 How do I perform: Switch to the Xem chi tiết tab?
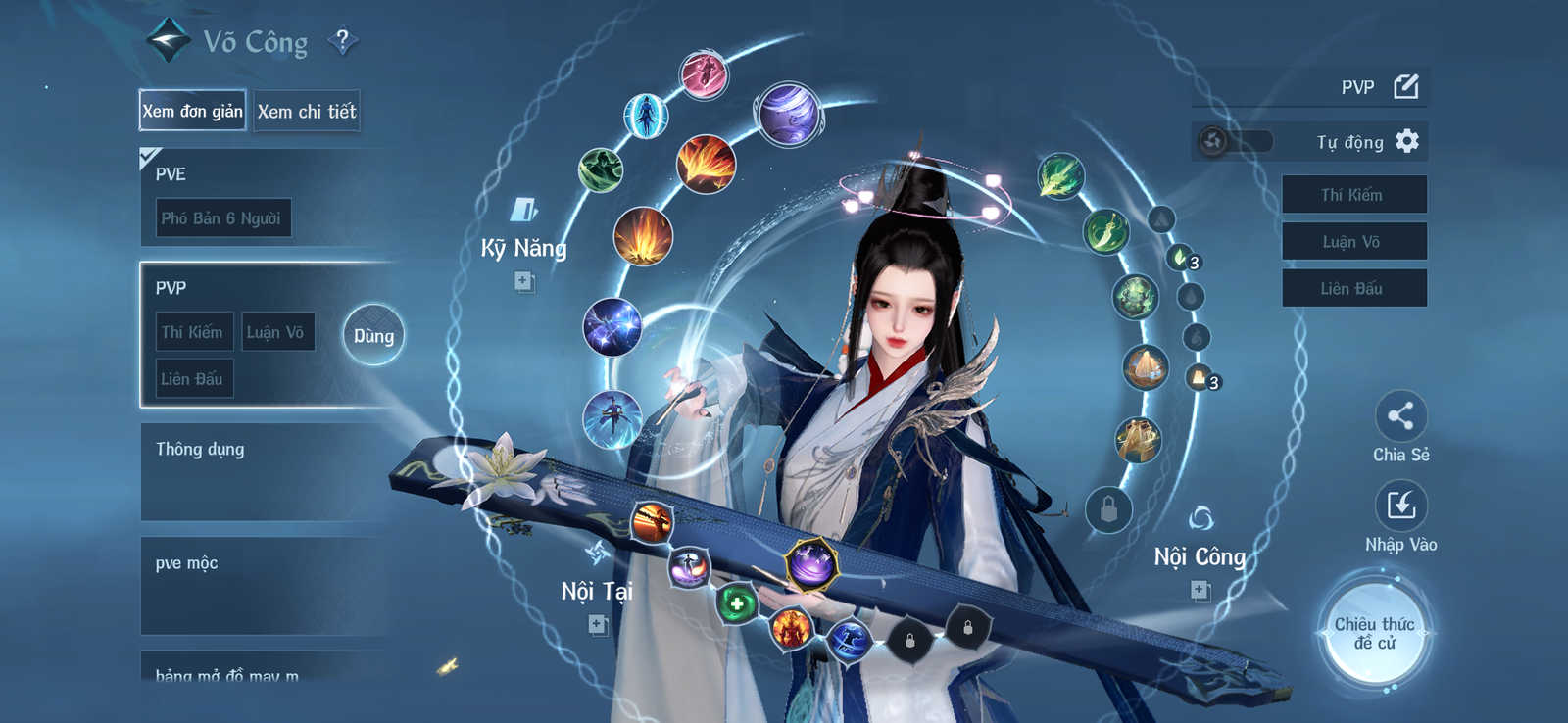(307, 111)
